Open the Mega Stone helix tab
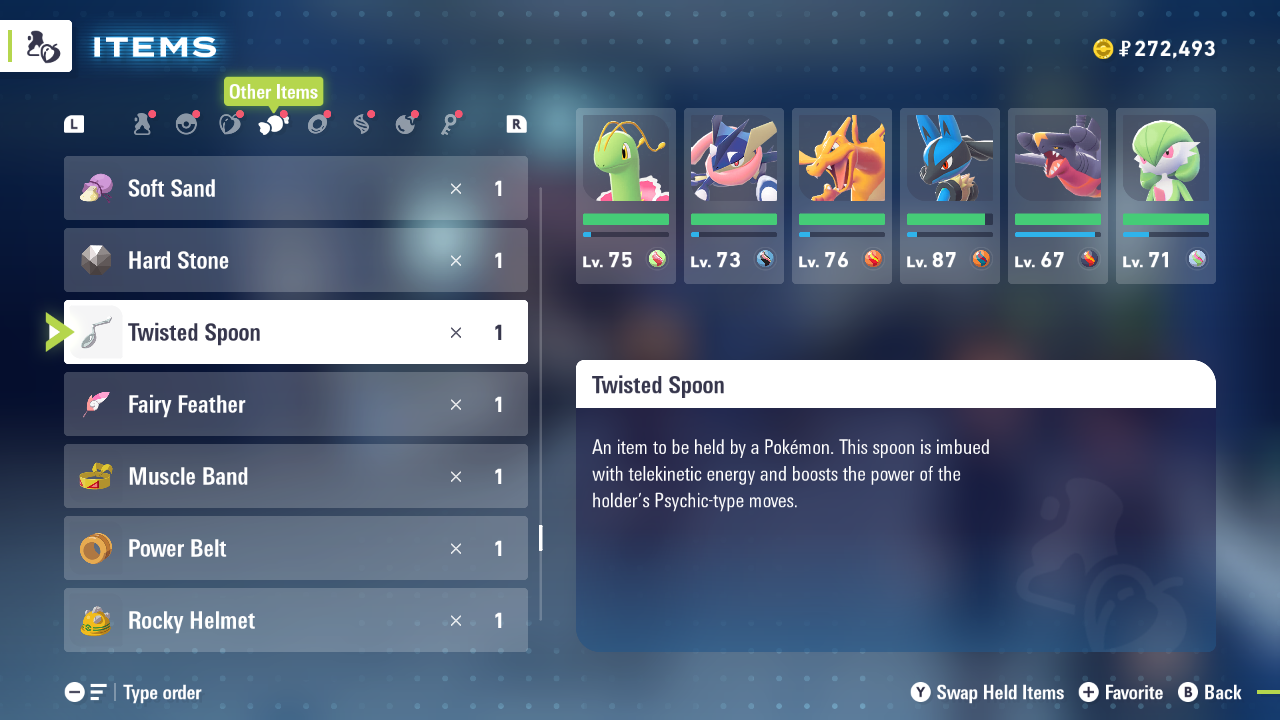The image size is (1280, 720). click(362, 124)
